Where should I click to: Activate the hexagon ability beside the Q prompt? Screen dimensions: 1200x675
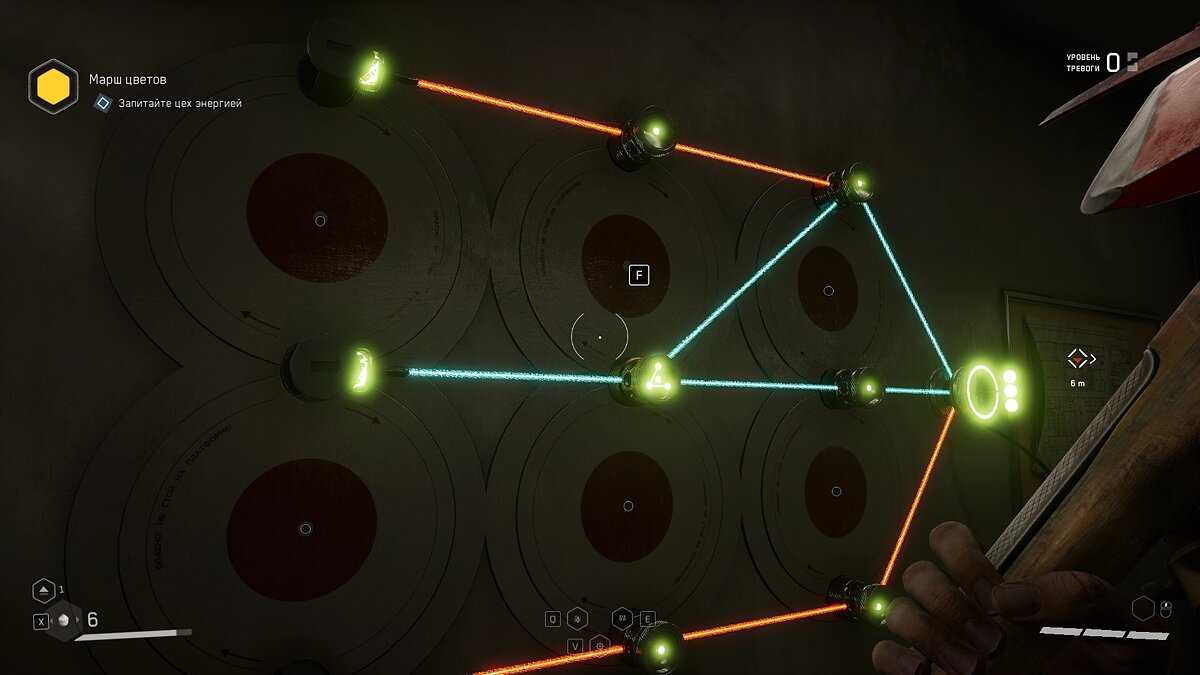(x=577, y=619)
